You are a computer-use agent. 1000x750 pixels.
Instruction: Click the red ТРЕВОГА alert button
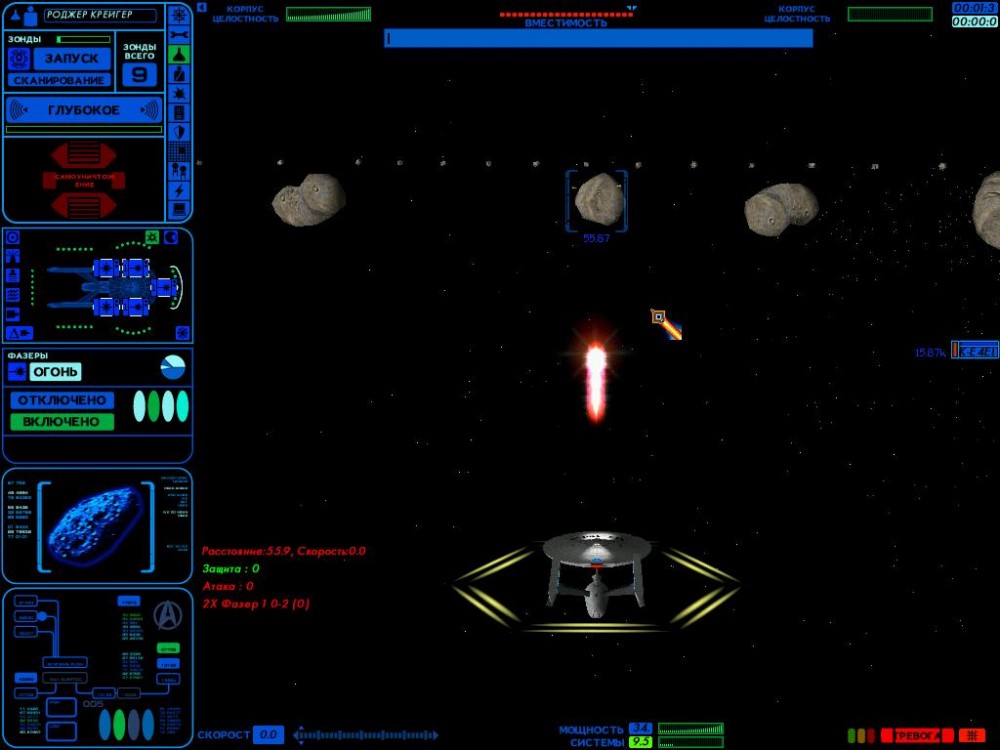916,736
